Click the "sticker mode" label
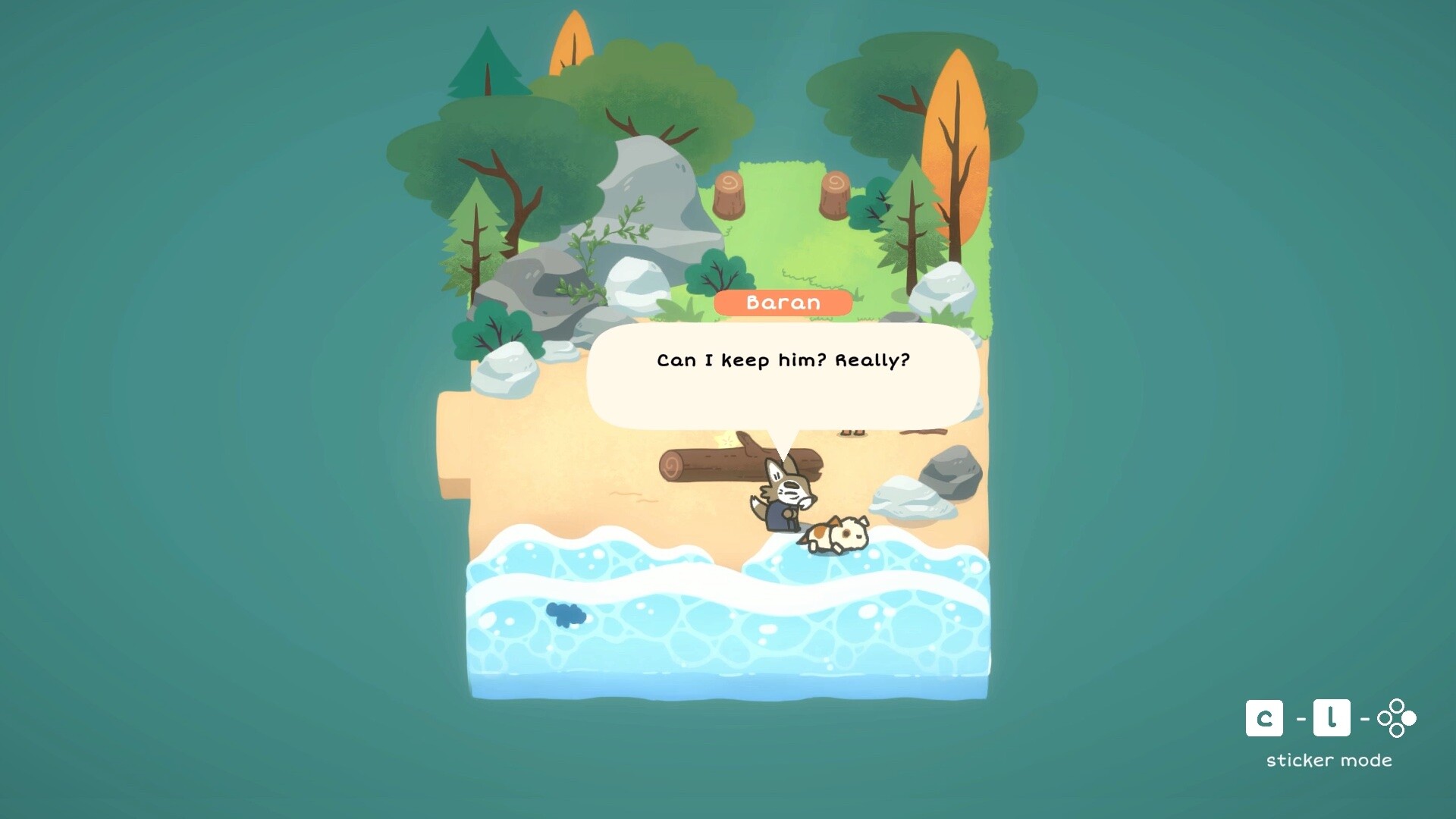The image size is (1456, 819). 1329,760
